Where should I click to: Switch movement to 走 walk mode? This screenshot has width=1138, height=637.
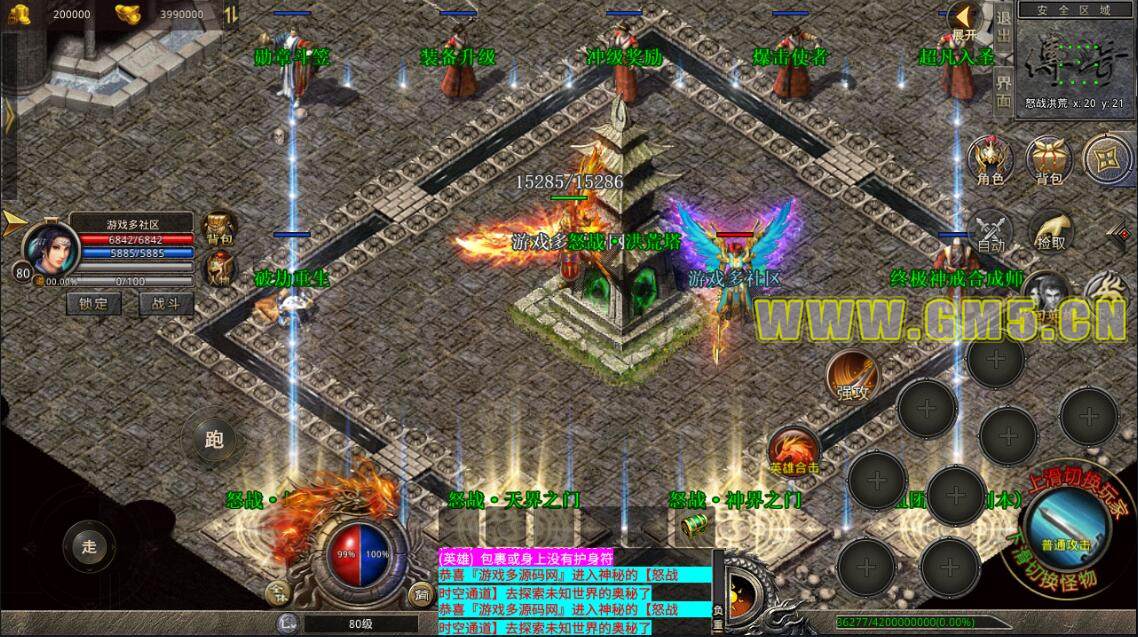point(88,546)
